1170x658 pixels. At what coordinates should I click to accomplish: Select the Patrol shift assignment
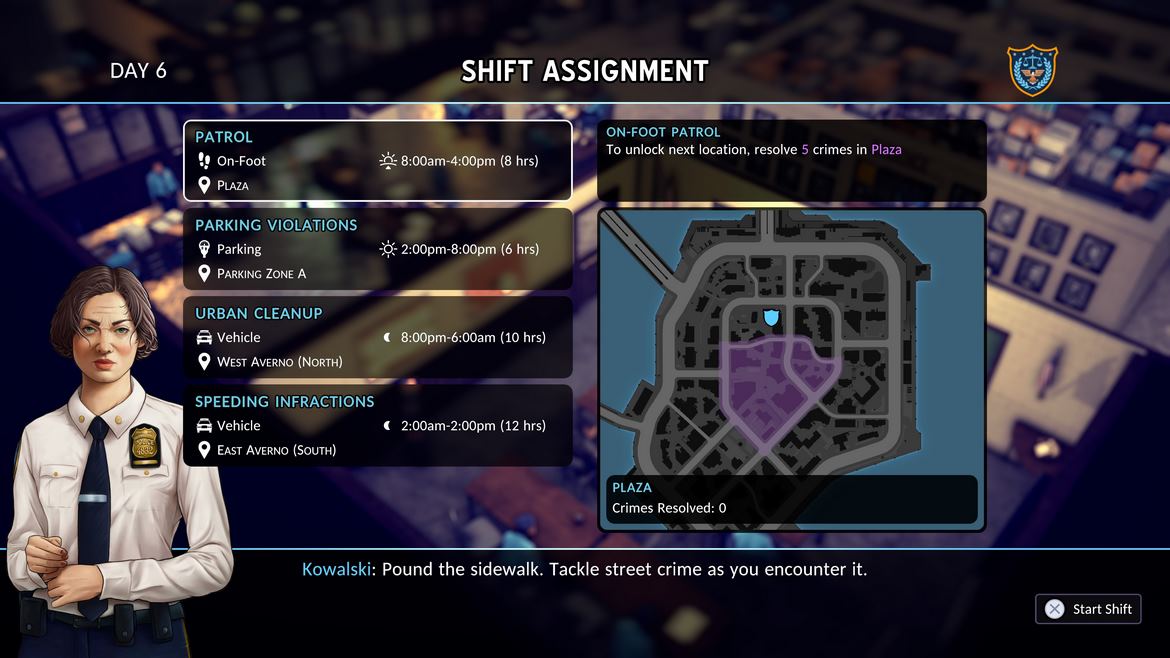[377, 161]
